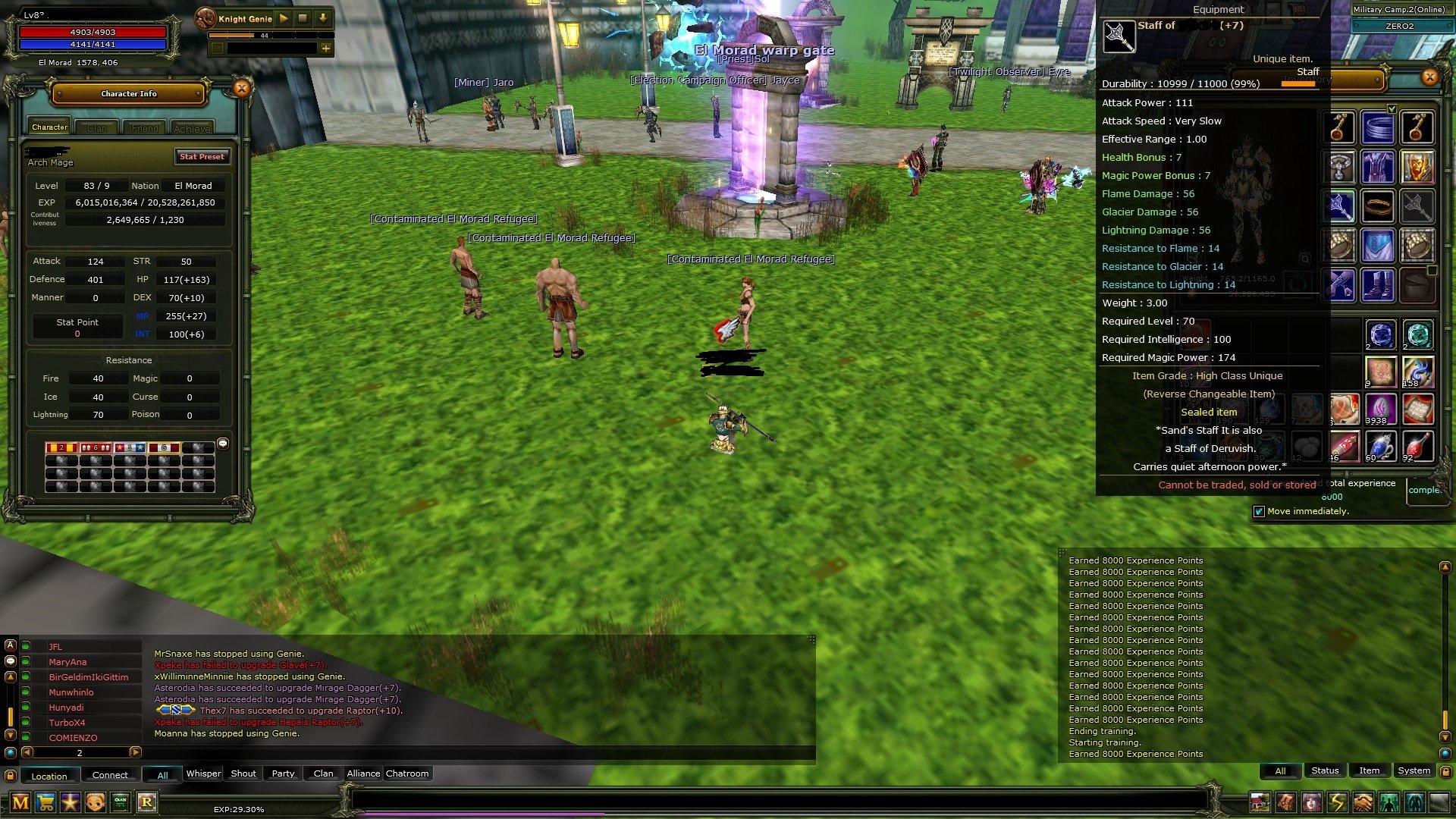Click the R ranking icon

point(147,802)
